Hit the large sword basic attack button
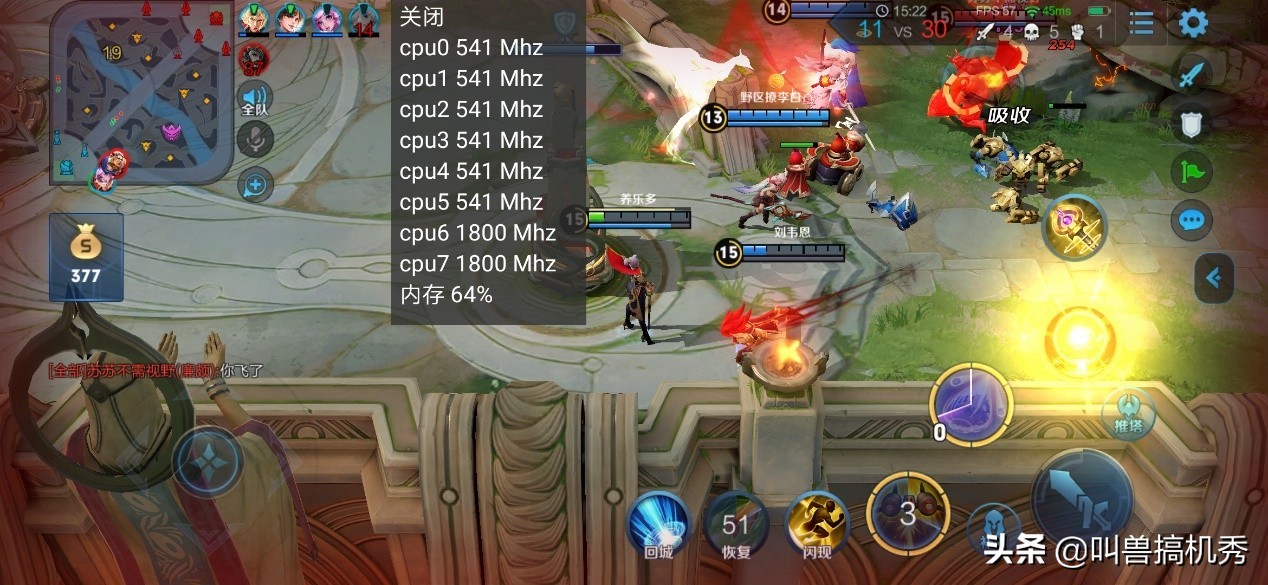 coord(1080,497)
